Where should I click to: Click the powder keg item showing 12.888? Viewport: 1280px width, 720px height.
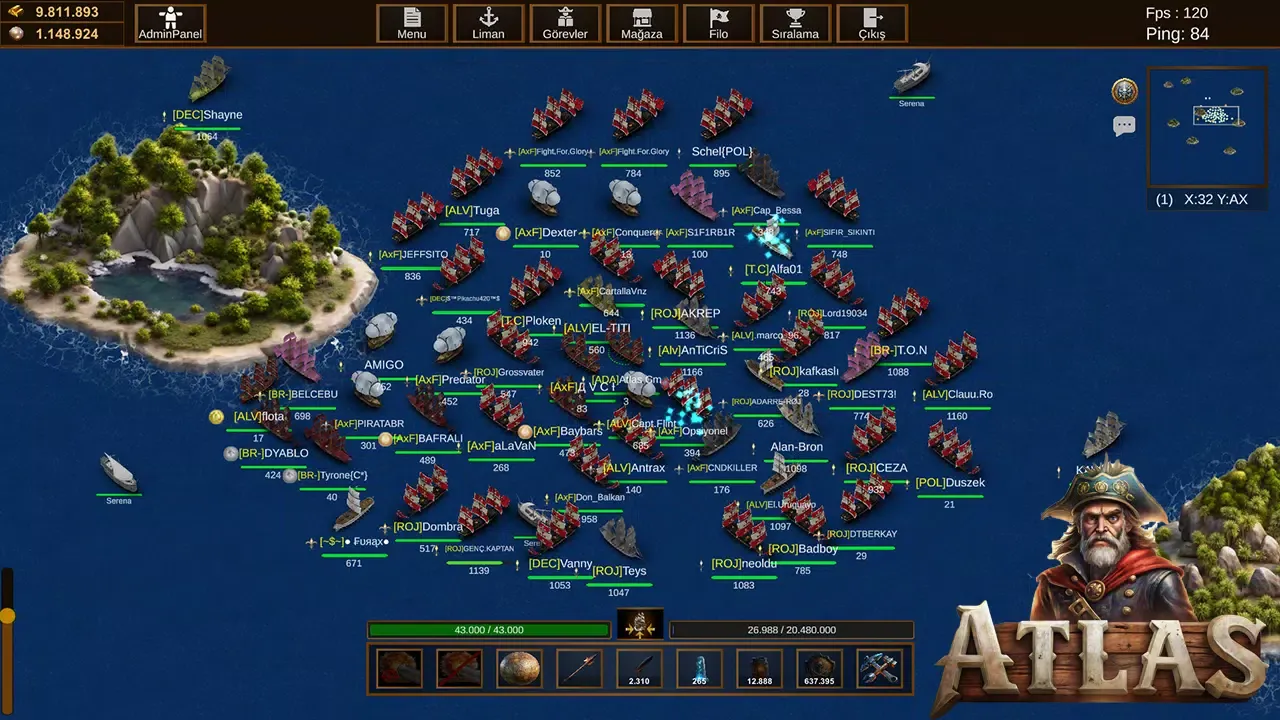point(758,668)
